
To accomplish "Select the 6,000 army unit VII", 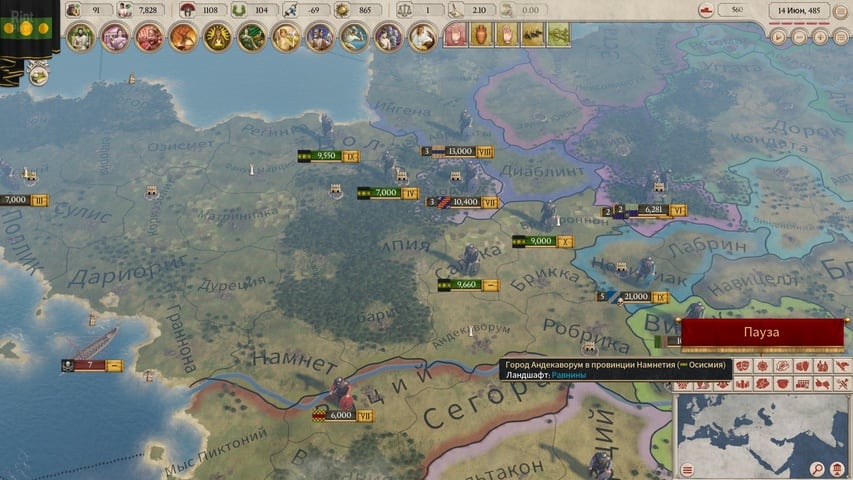I will pyautogui.click(x=341, y=414).
